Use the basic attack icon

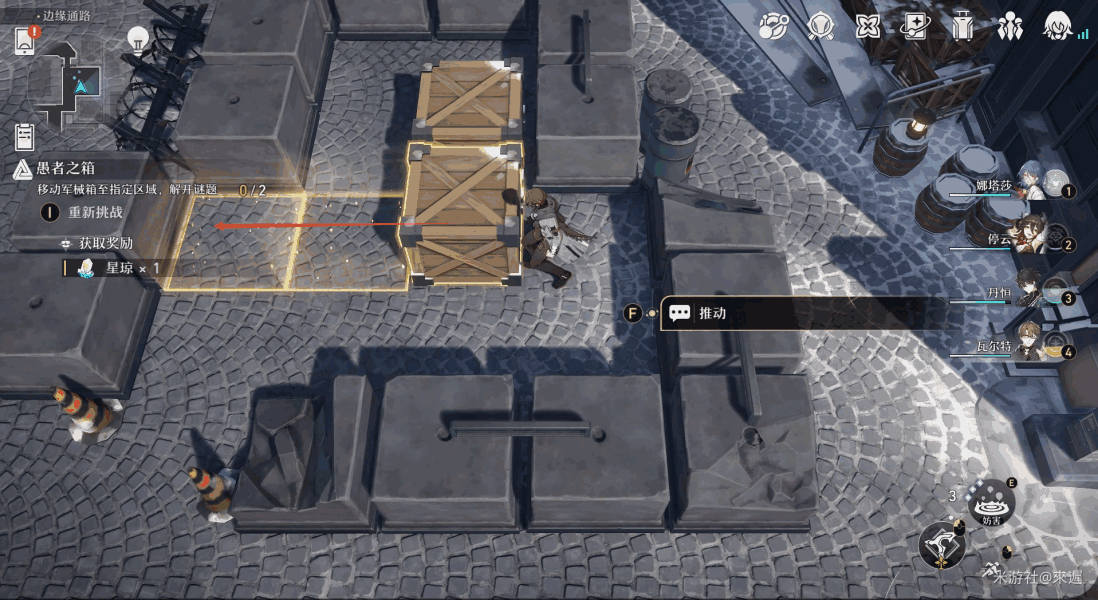941,547
